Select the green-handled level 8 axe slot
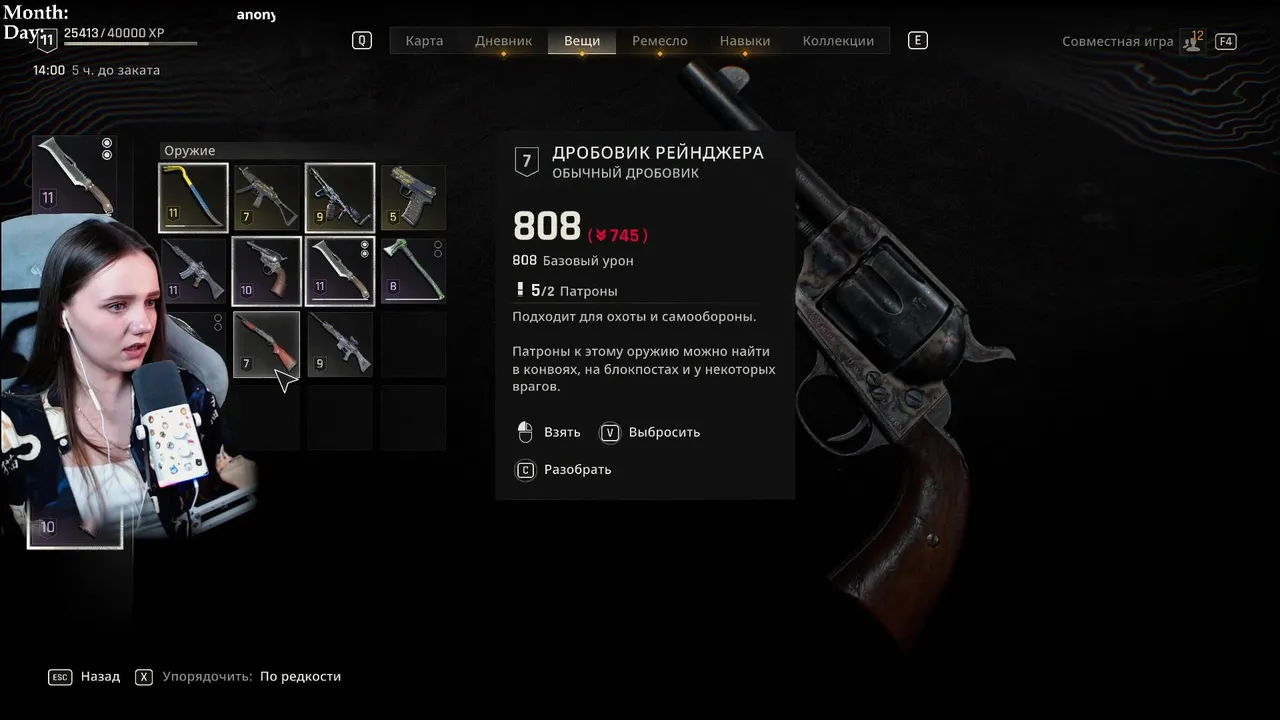The height and width of the screenshot is (720, 1280). [413, 271]
